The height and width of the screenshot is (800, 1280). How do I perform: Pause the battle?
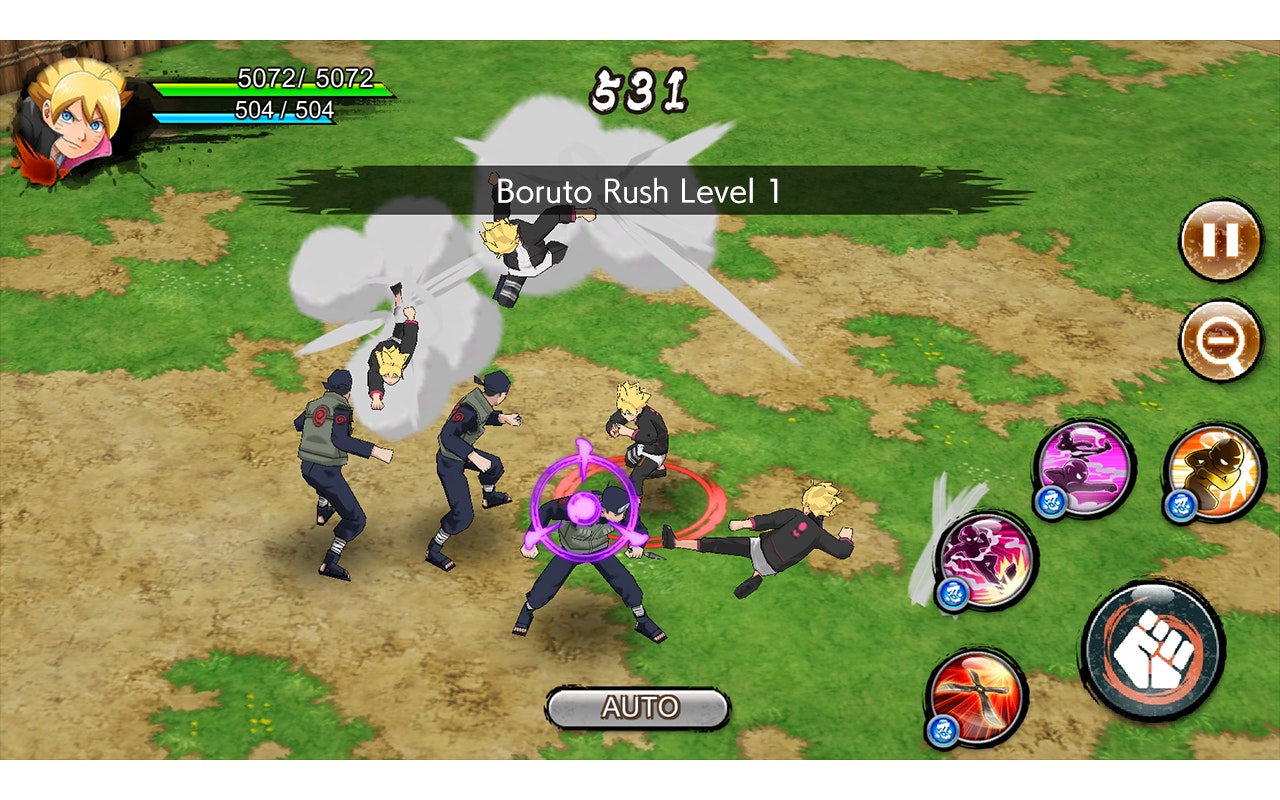click(1222, 240)
